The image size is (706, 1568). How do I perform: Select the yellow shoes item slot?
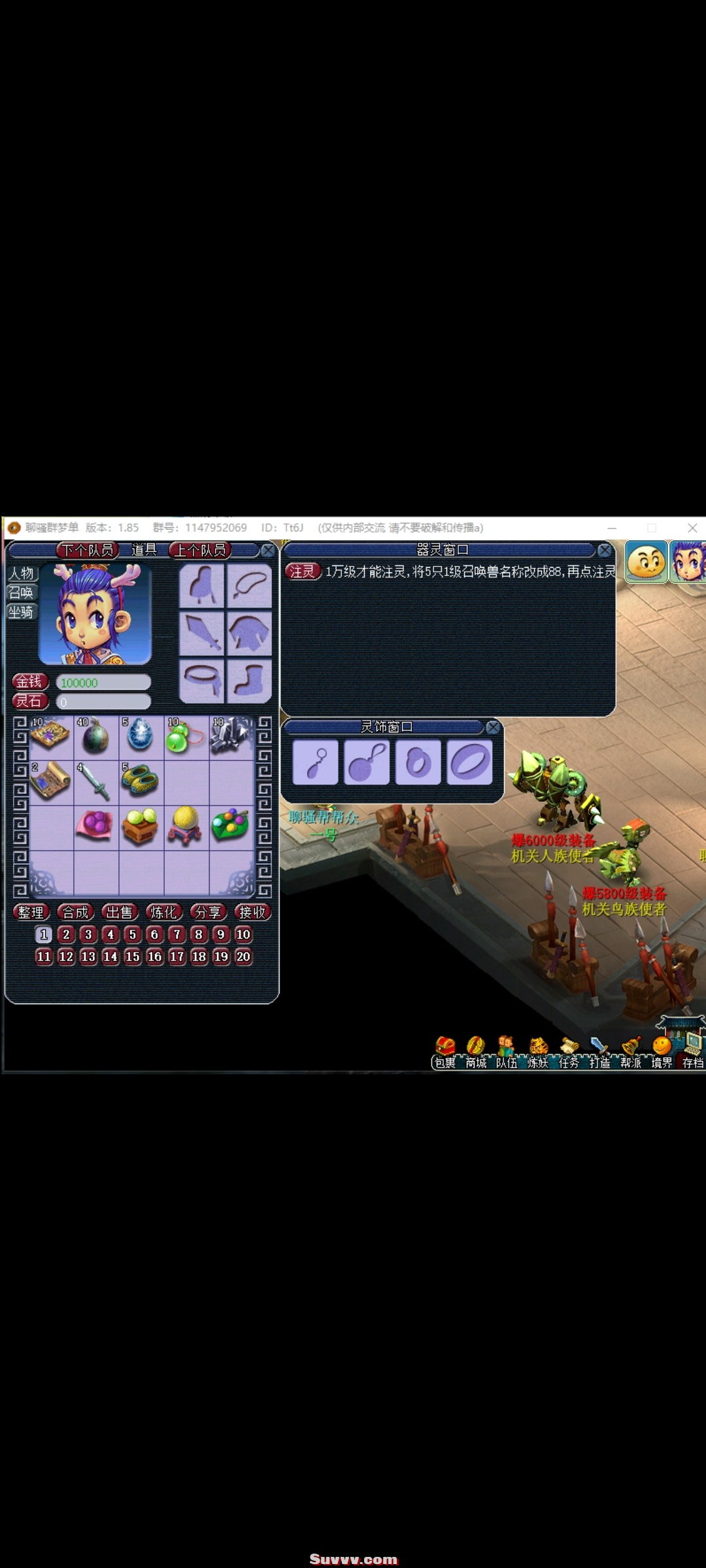pos(140,781)
